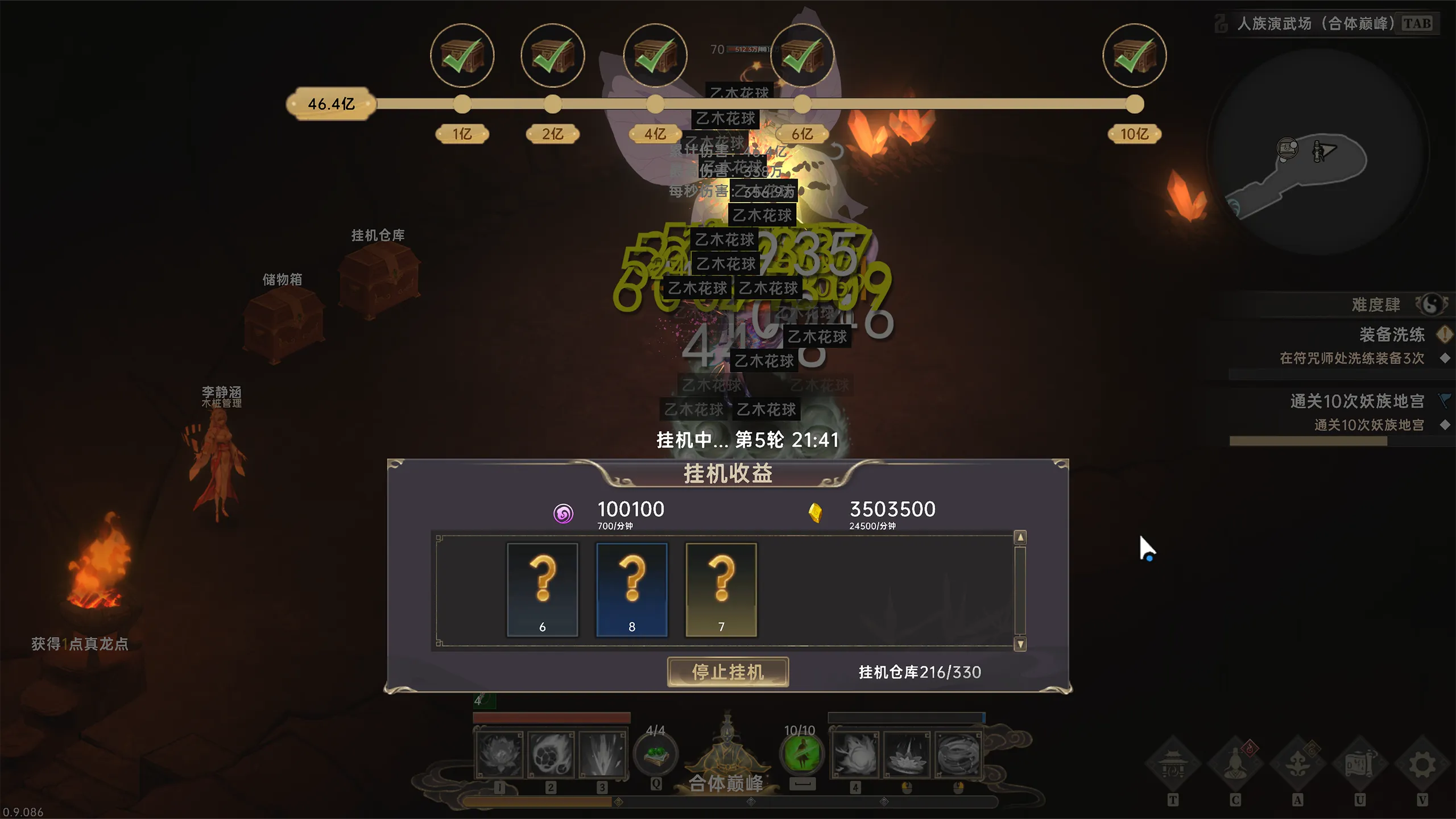Click the mystery item thumbnail numbered 8
This screenshot has height=819, width=1456.
(x=631, y=589)
